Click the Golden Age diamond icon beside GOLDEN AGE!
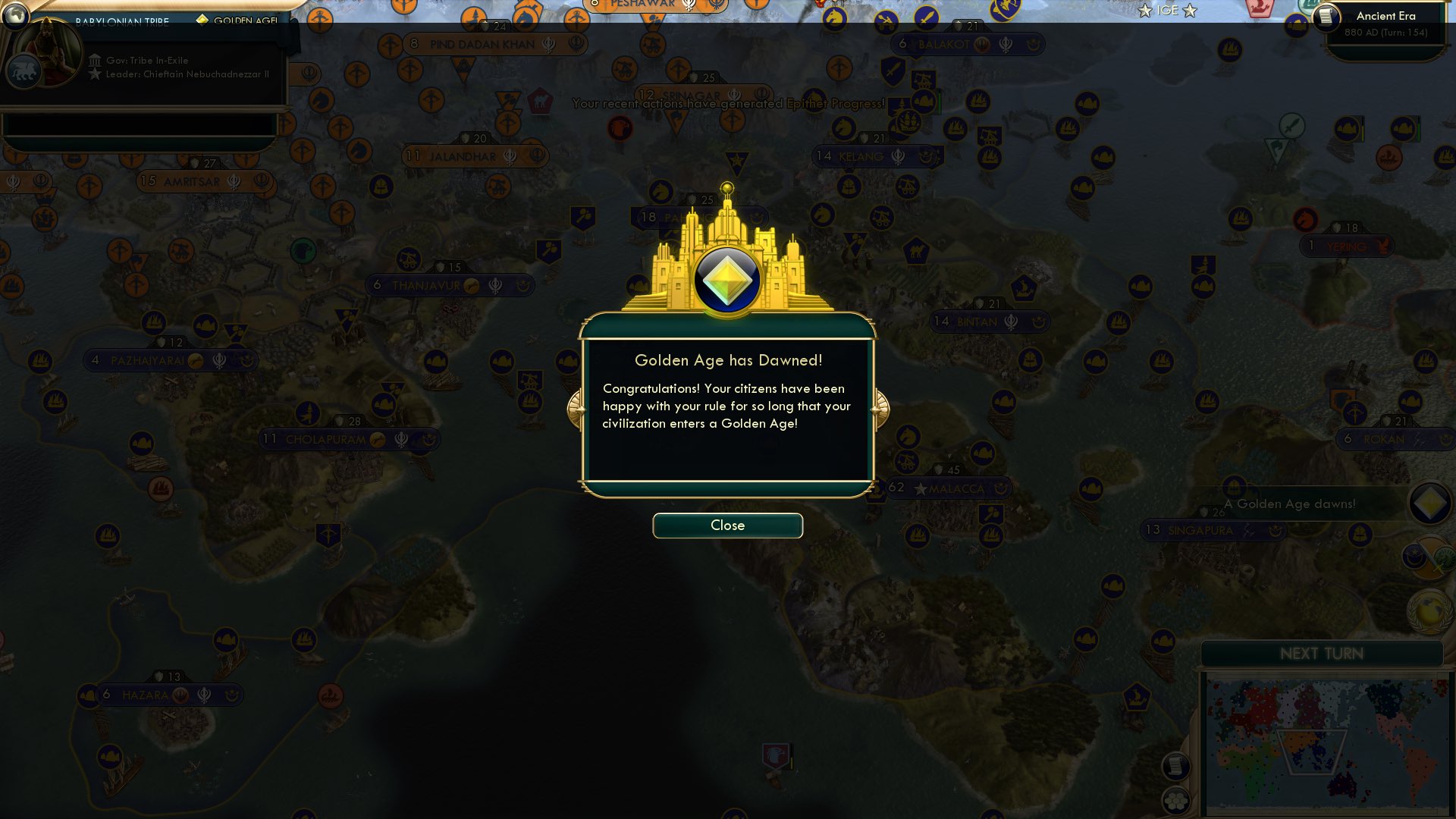 202,20
